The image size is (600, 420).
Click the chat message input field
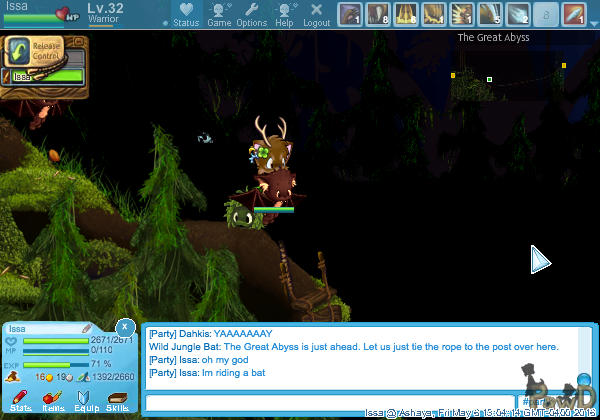coord(330,402)
